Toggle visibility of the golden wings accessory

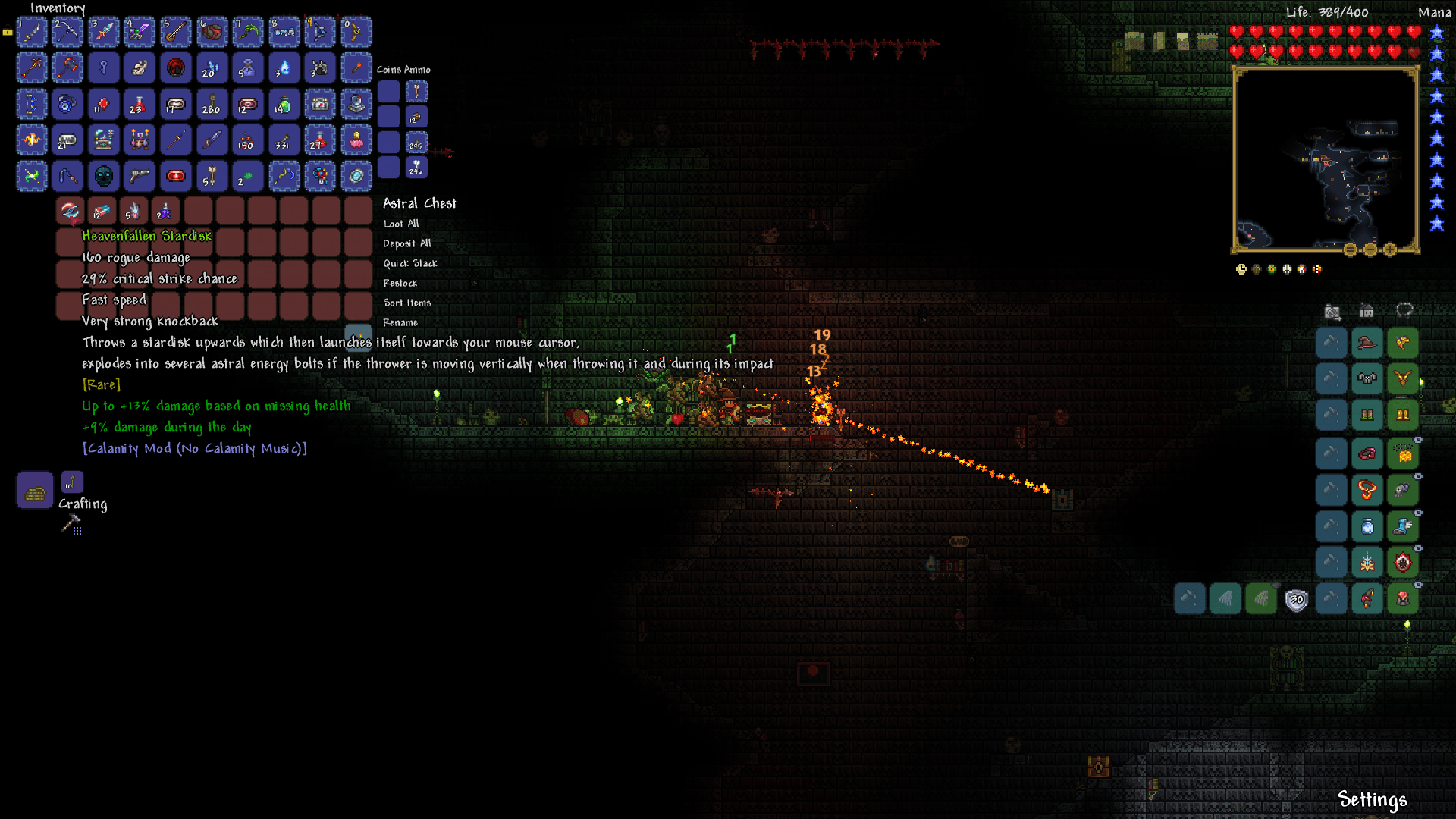1417,439
